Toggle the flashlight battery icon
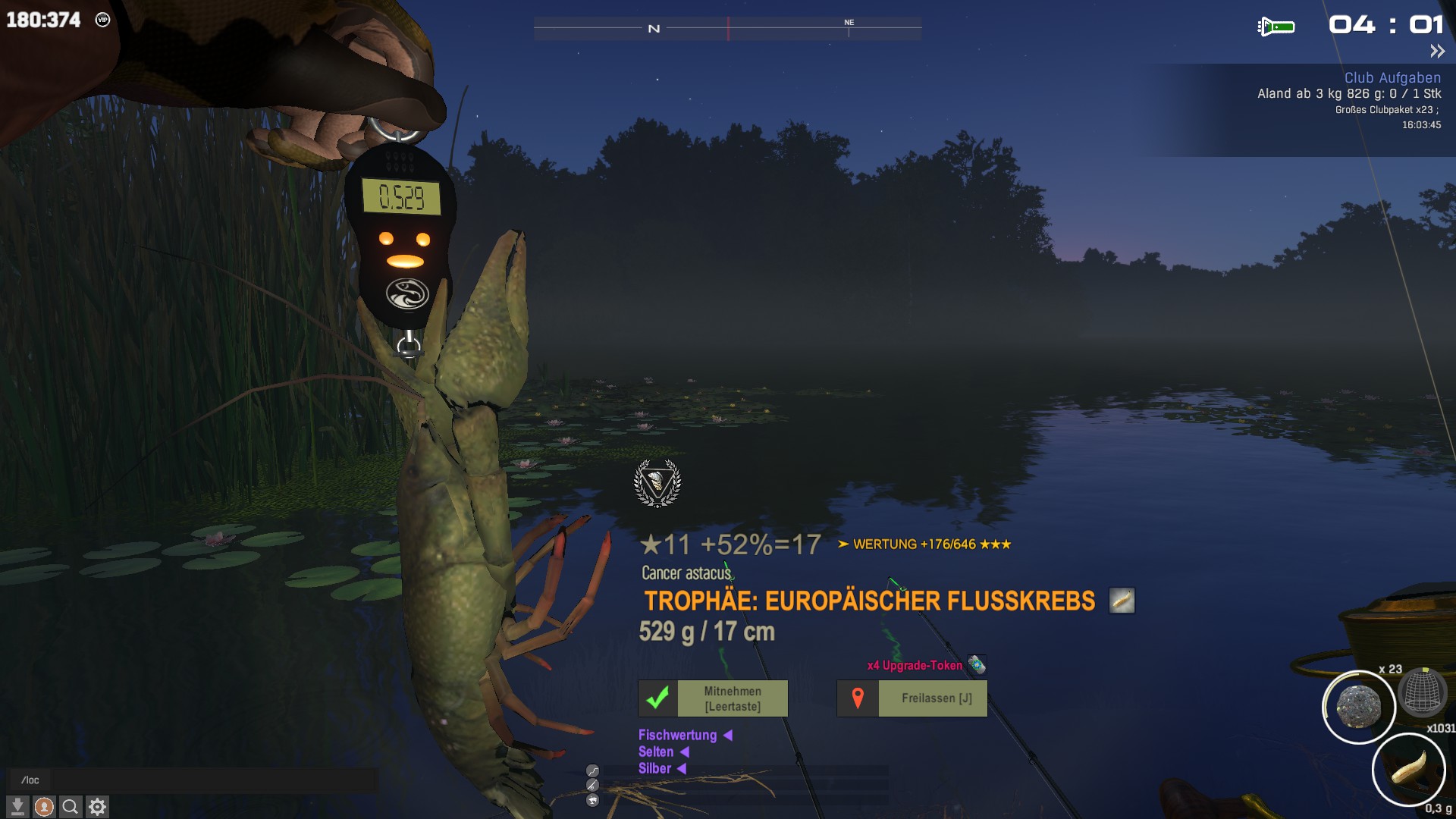 tap(1276, 27)
